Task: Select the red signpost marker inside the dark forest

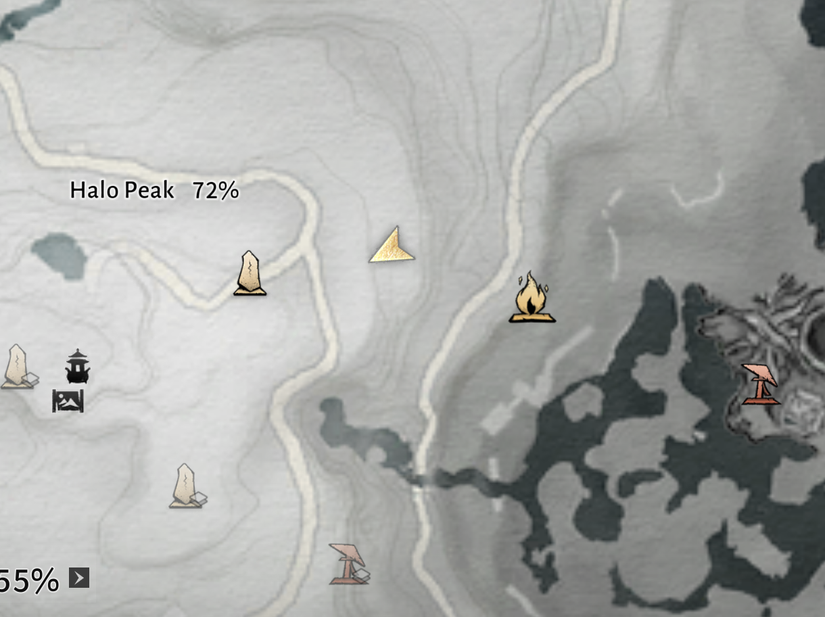Action: coord(760,384)
